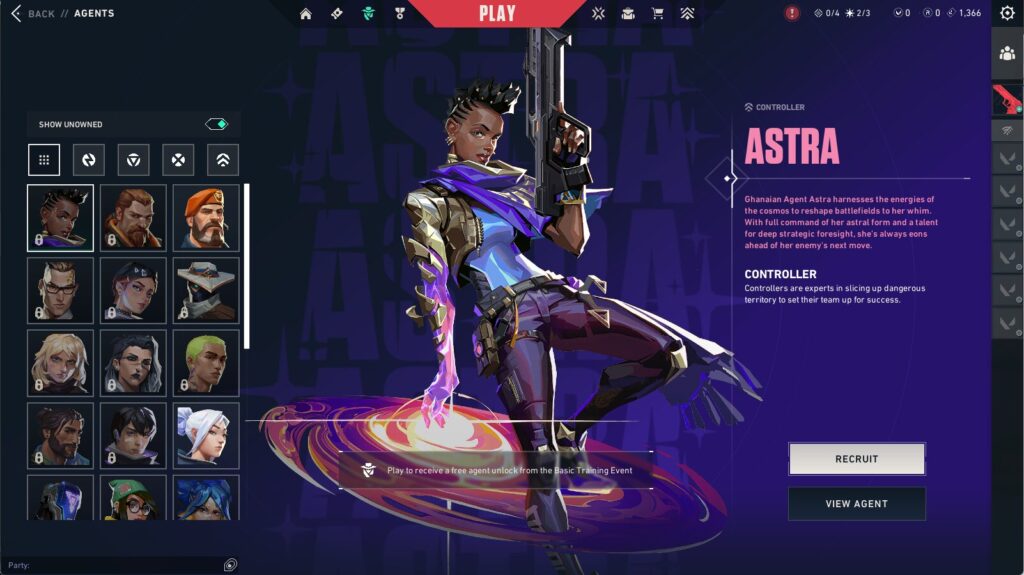Image resolution: width=1024 pixels, height=575 pixels.
Task: Select the green-haired Gekko portrait
Action: (206, 363)
